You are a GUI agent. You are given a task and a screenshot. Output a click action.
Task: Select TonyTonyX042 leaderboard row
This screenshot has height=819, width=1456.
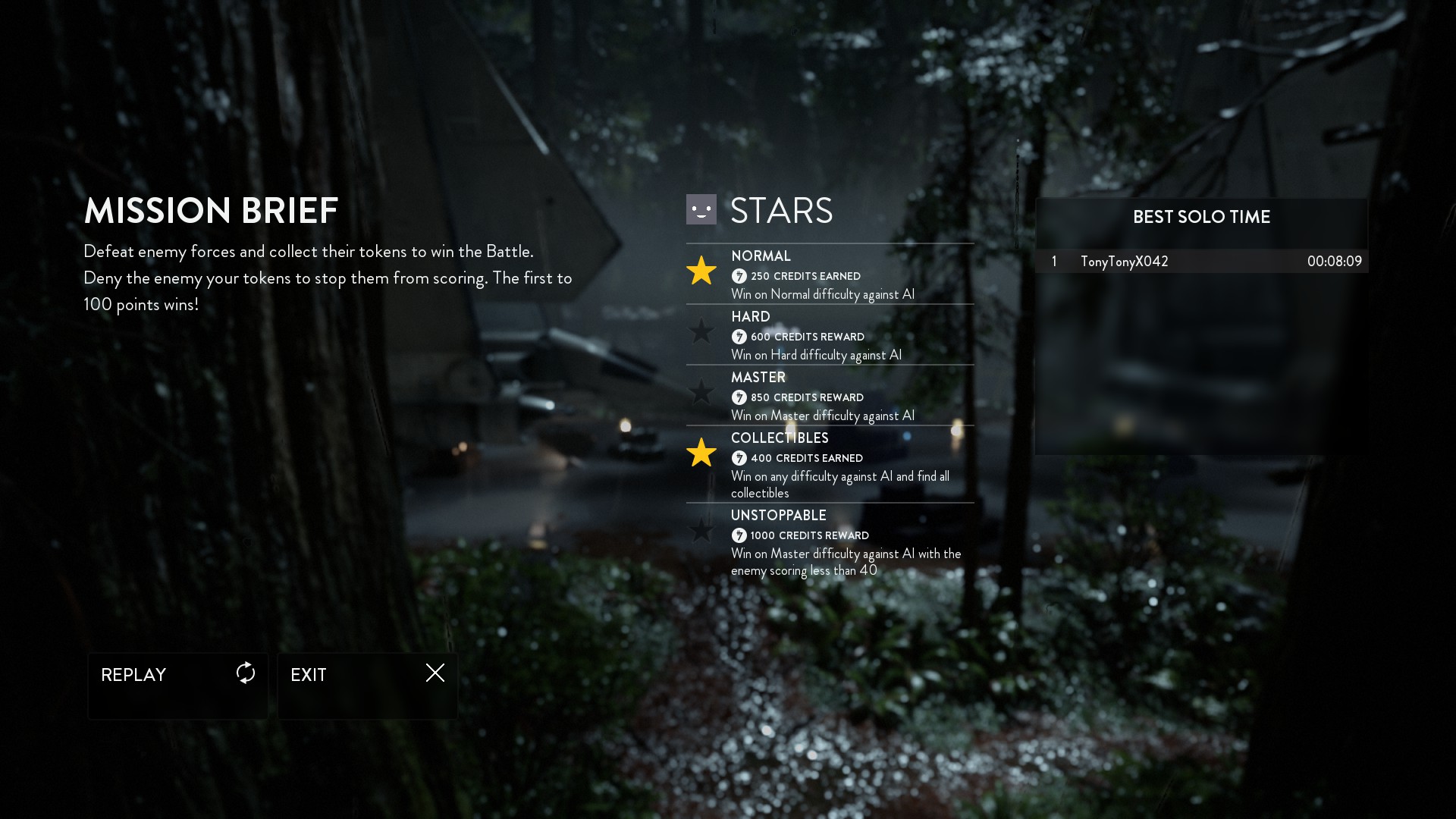coord(1201,262)
